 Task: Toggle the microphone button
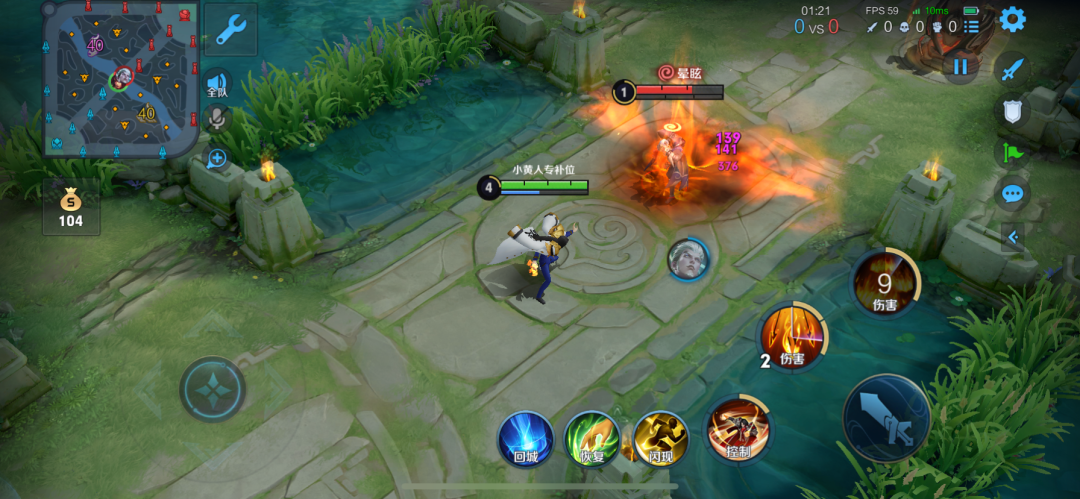point(216,120)
